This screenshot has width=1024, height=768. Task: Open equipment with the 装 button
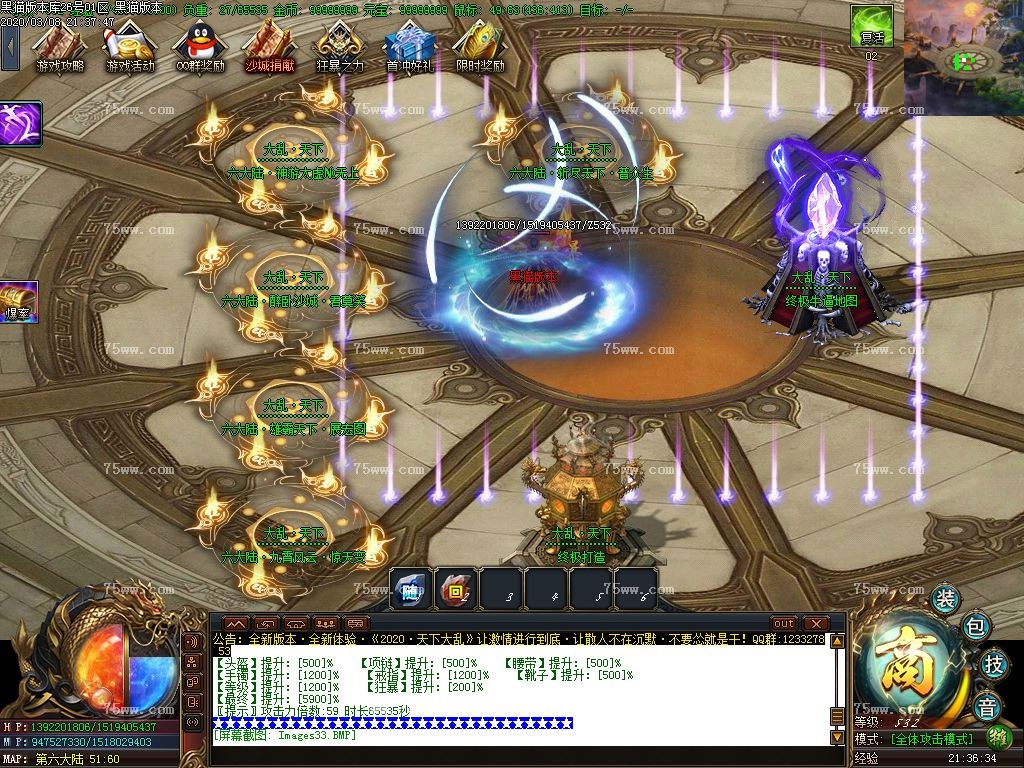tap(945, 599)
